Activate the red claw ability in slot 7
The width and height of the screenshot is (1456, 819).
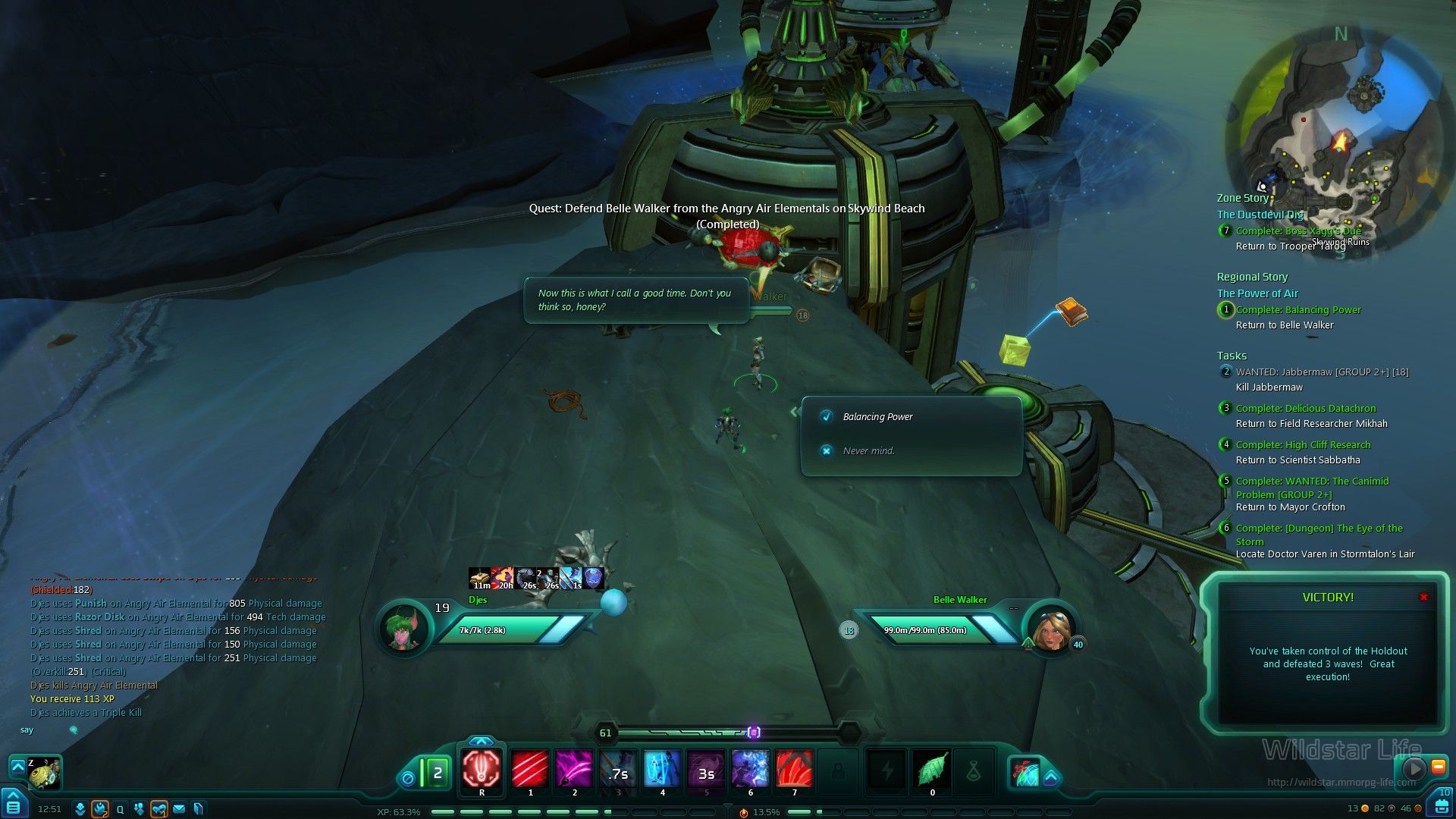[x=794, y=769]
